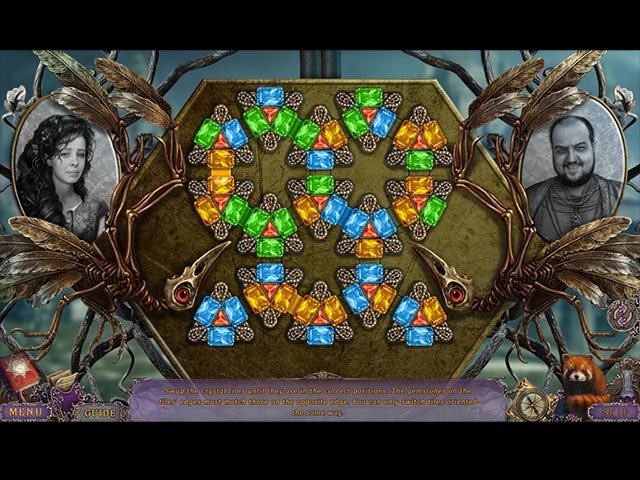
Task: Open the Menu button
Action: (27, 411)
